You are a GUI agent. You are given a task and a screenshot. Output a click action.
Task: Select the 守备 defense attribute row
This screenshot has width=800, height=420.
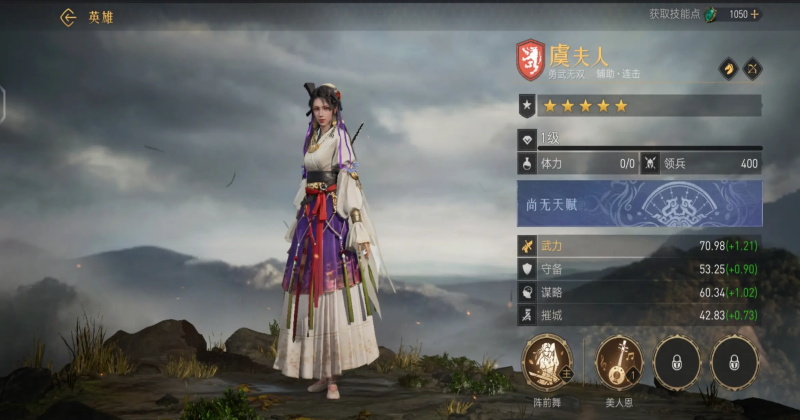640,269
